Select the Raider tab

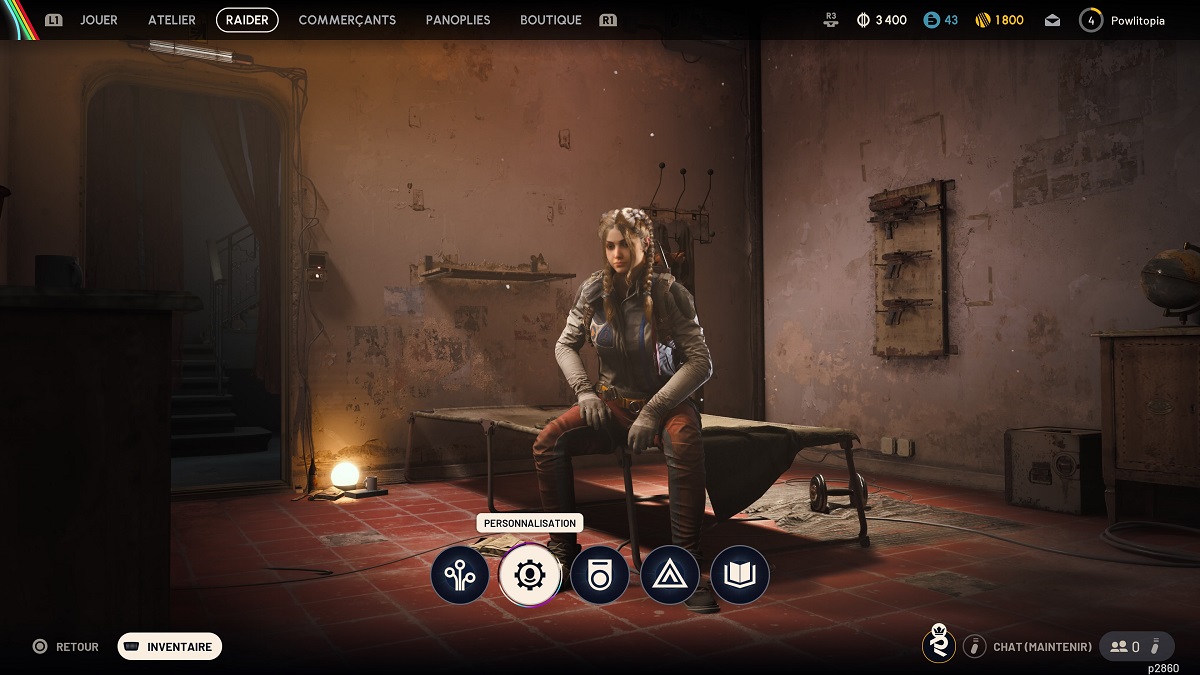point(247,20)
